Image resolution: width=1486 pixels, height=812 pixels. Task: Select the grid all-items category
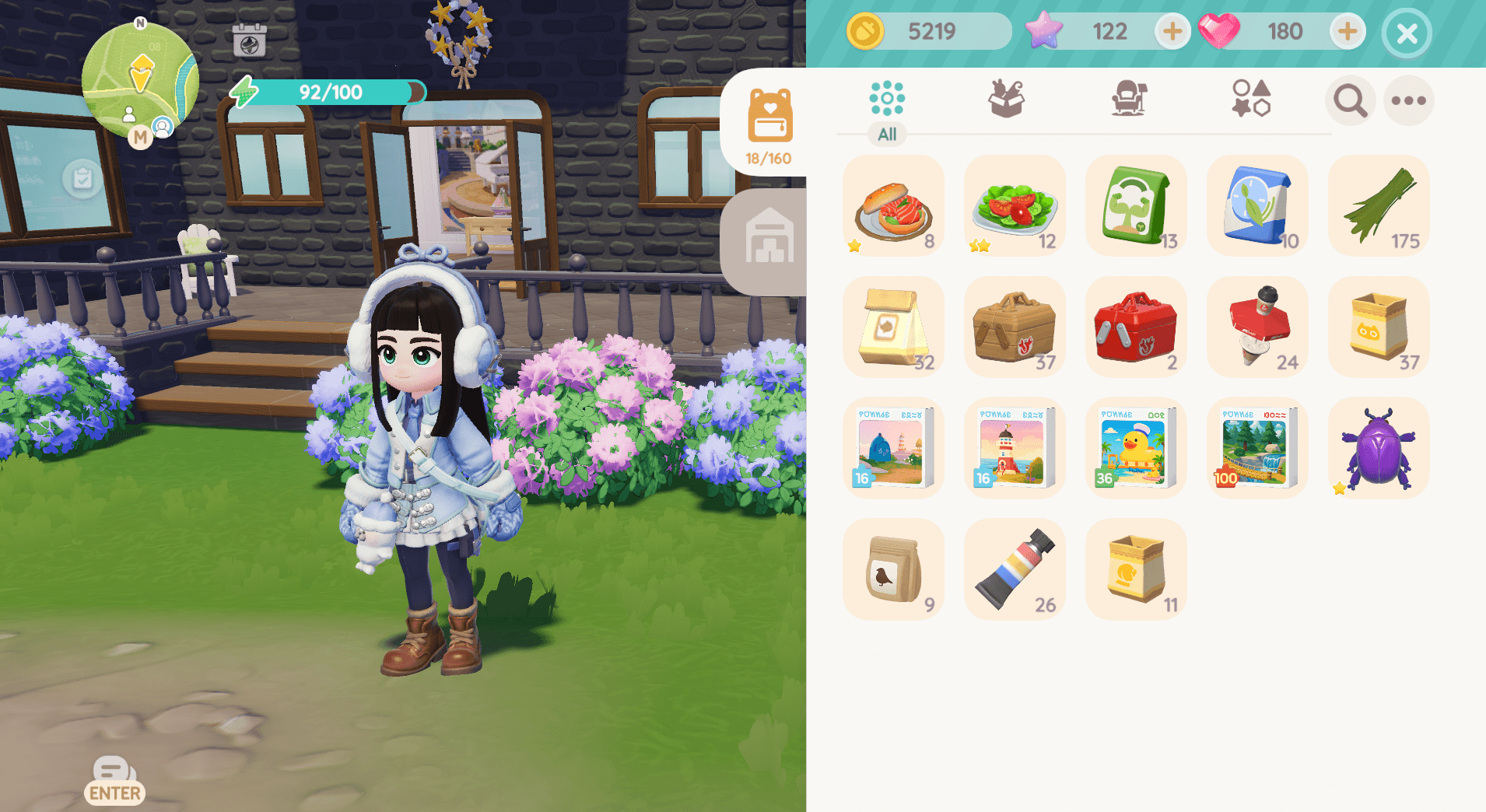point(888,97)
